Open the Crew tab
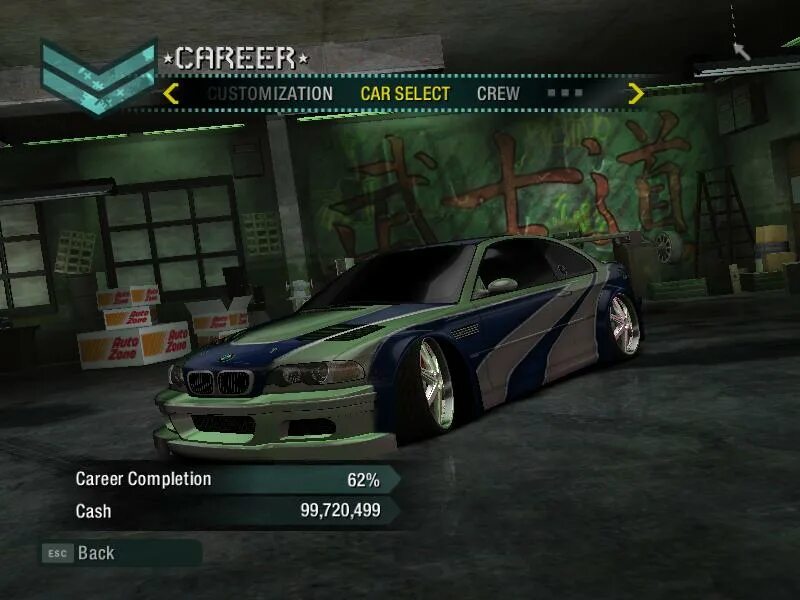 [x=498, y=94]
